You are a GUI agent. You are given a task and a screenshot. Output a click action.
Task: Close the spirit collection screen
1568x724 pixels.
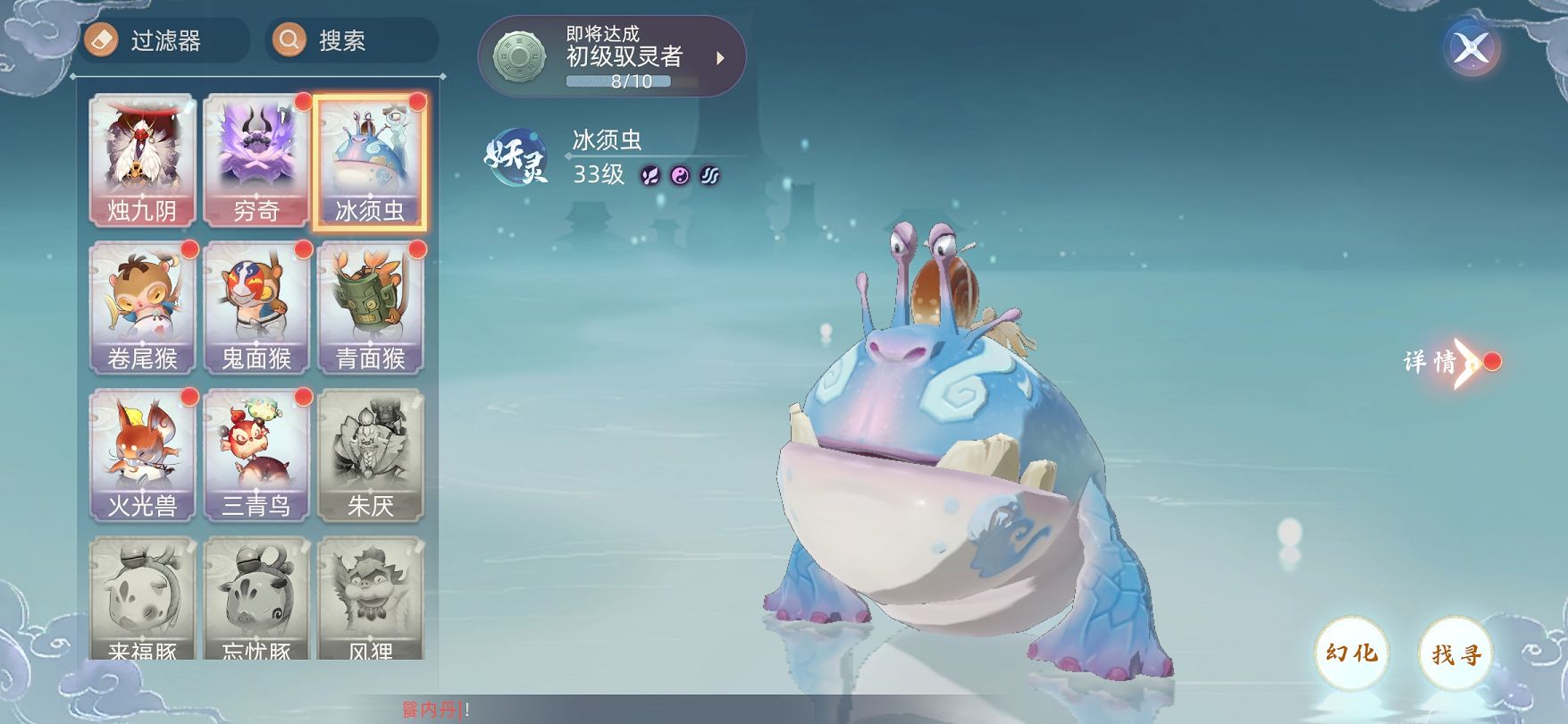tap(1471, 47)
